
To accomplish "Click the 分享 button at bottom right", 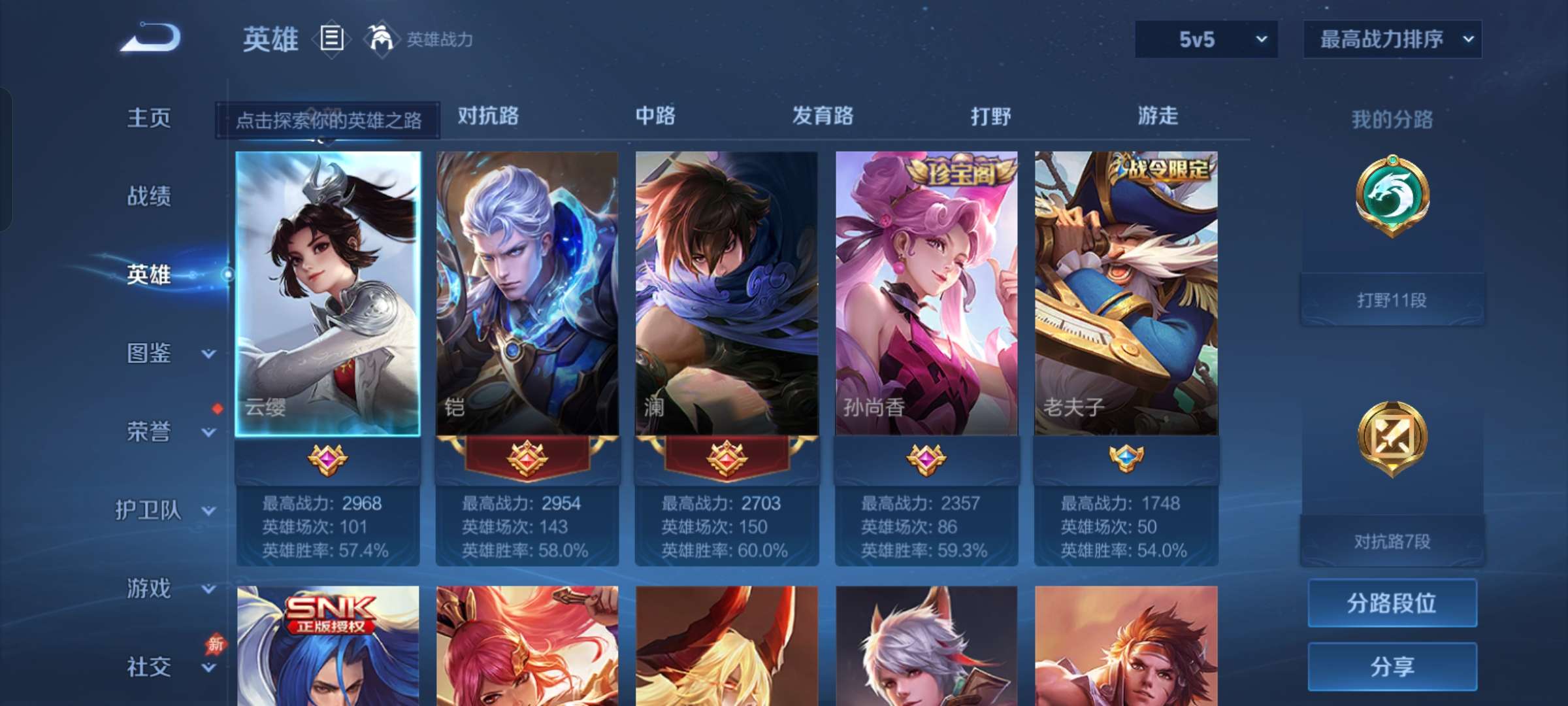I will click(x=1392, y=667).
